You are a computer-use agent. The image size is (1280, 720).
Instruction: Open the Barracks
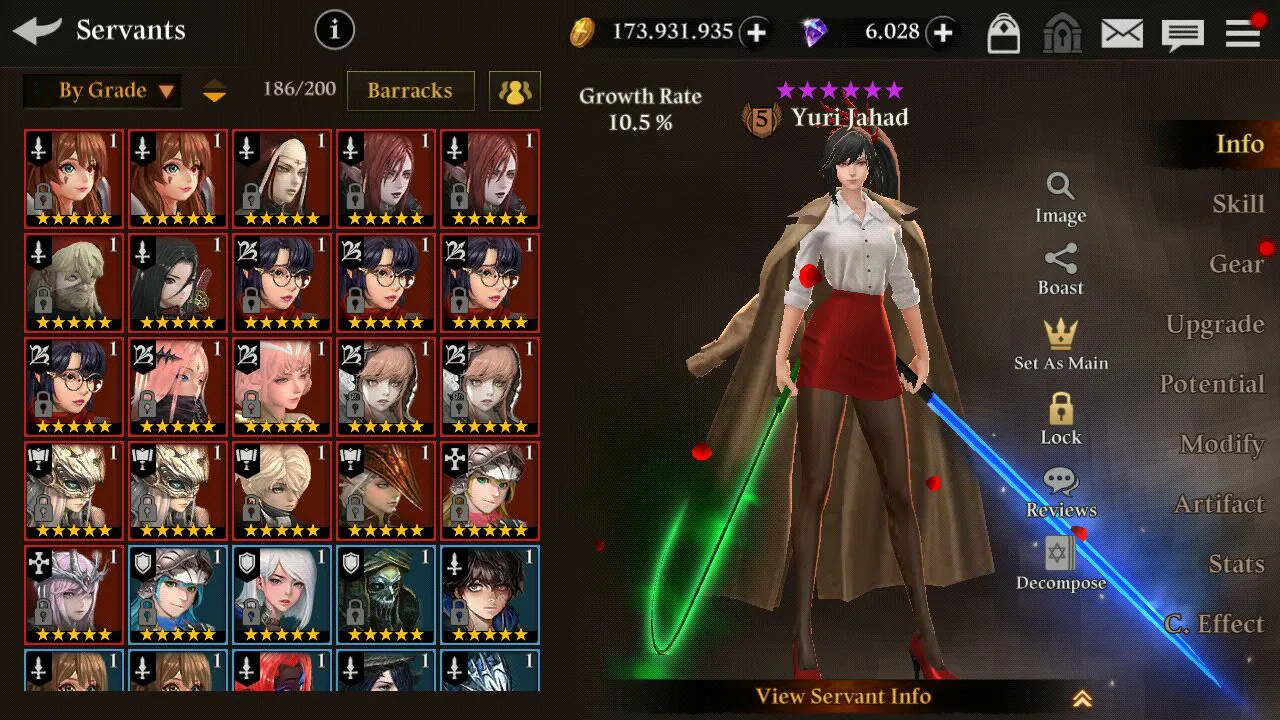pos(410,91)
